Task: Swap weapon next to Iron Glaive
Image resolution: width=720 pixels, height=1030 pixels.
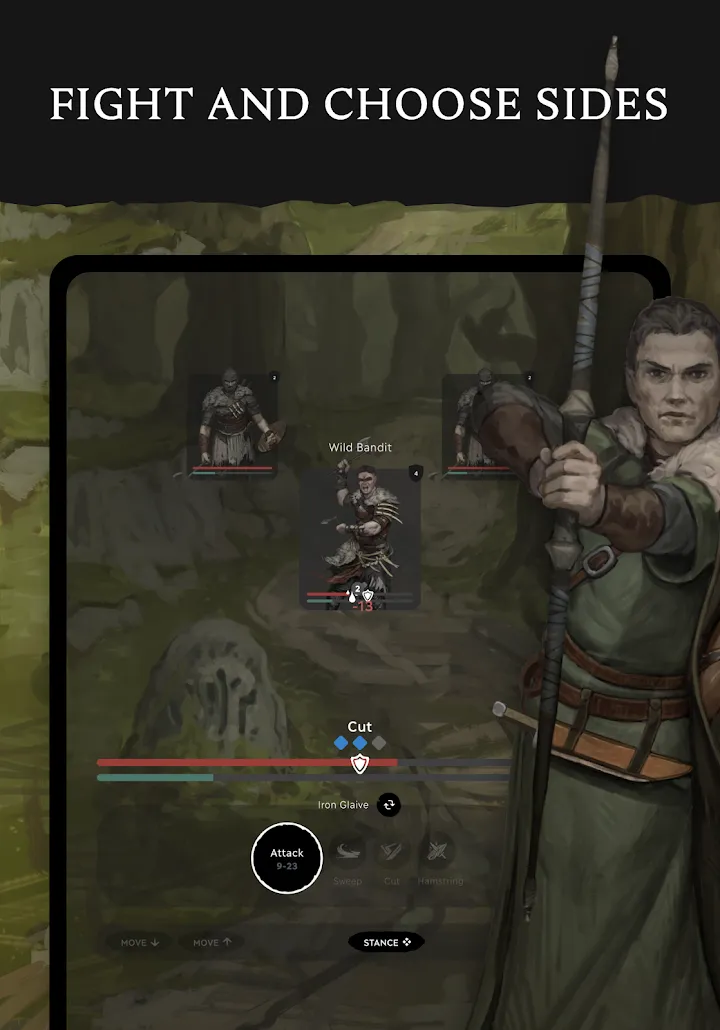Action: (x=389, y=805)
